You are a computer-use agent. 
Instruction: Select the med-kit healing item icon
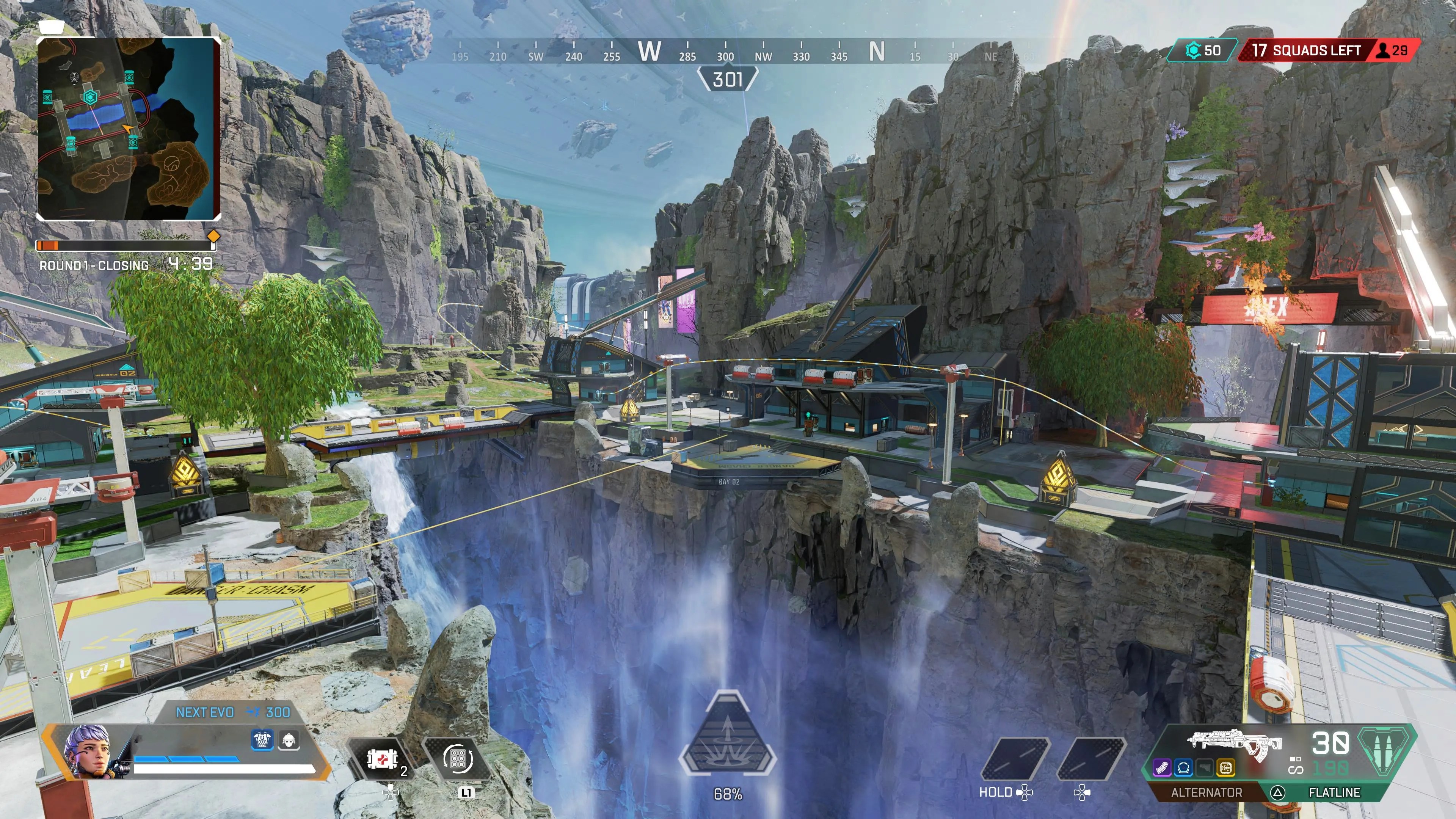[382, 759]
